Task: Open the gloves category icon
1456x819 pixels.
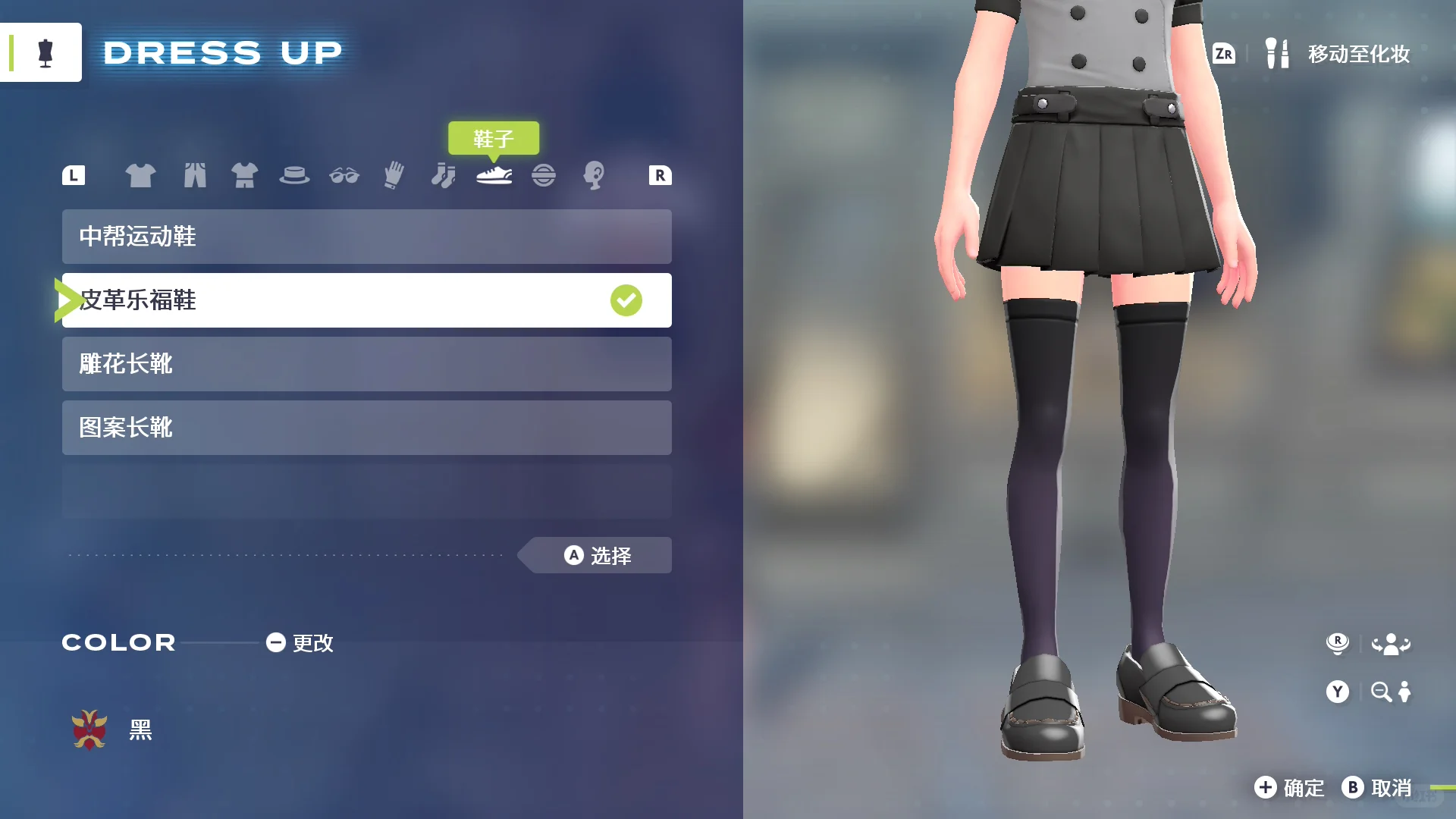Action: 393,174
